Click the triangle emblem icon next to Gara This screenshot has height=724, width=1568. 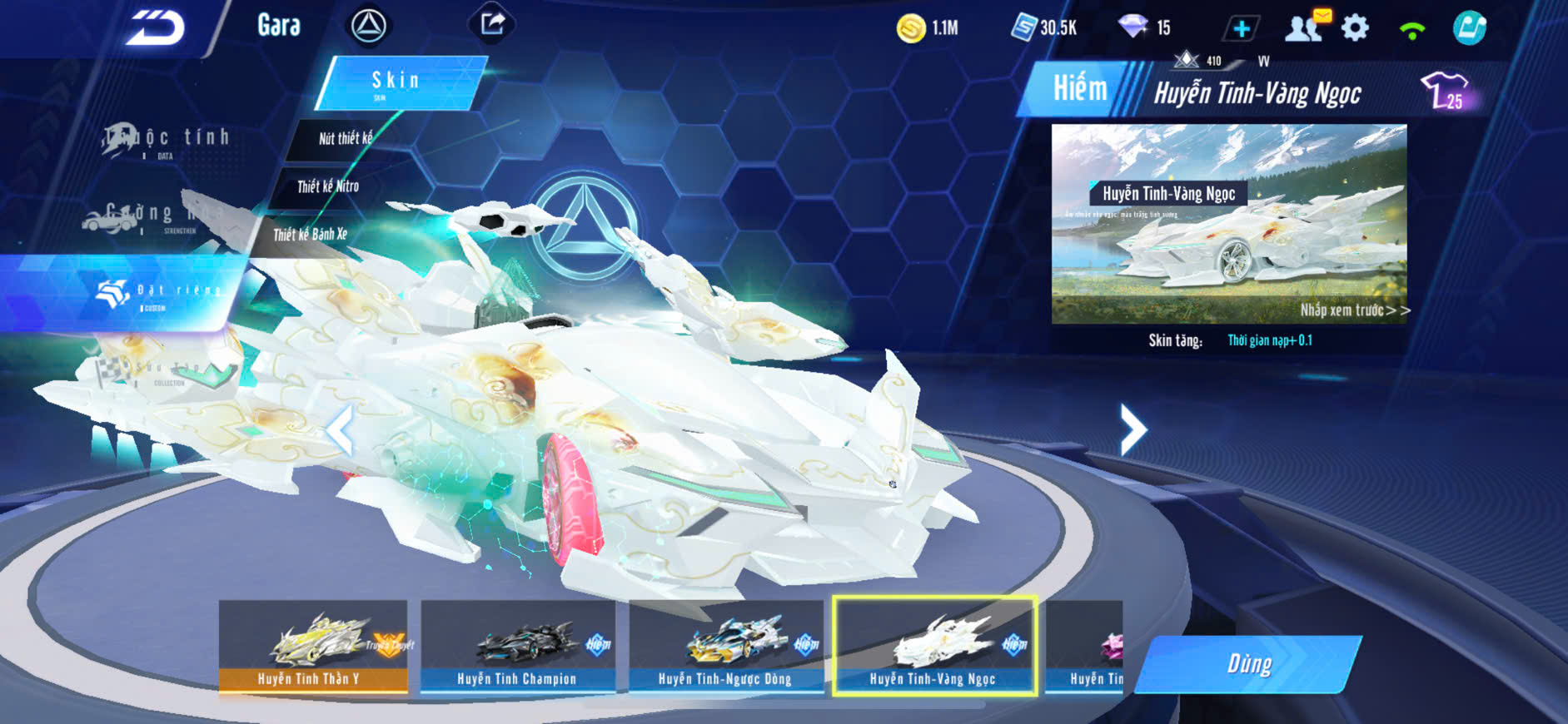click(368, 26)
